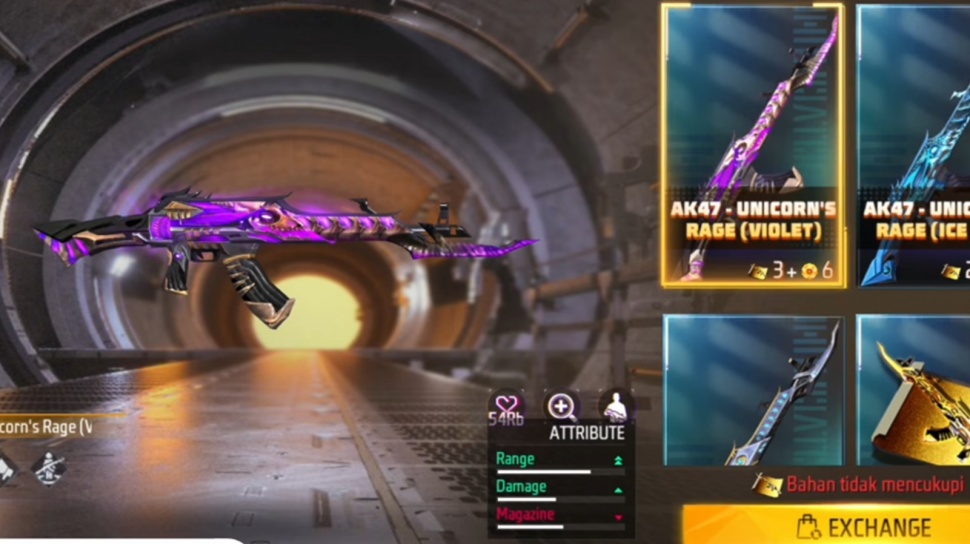
Task: Select the silver-blue weapon skin card
Action: click(752, 390)
